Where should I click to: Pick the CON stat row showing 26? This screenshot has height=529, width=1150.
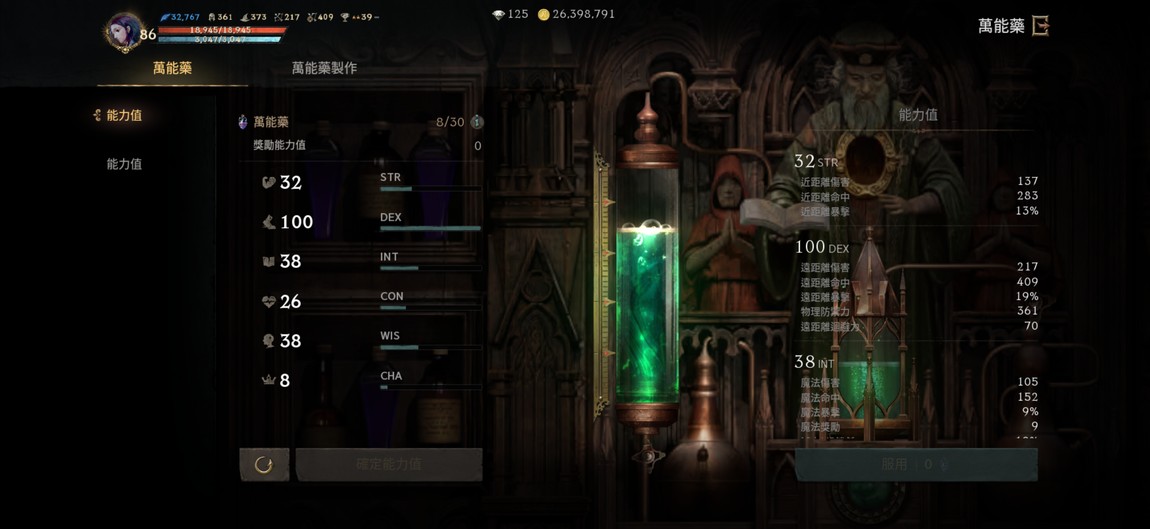click(x=370, y=301)
